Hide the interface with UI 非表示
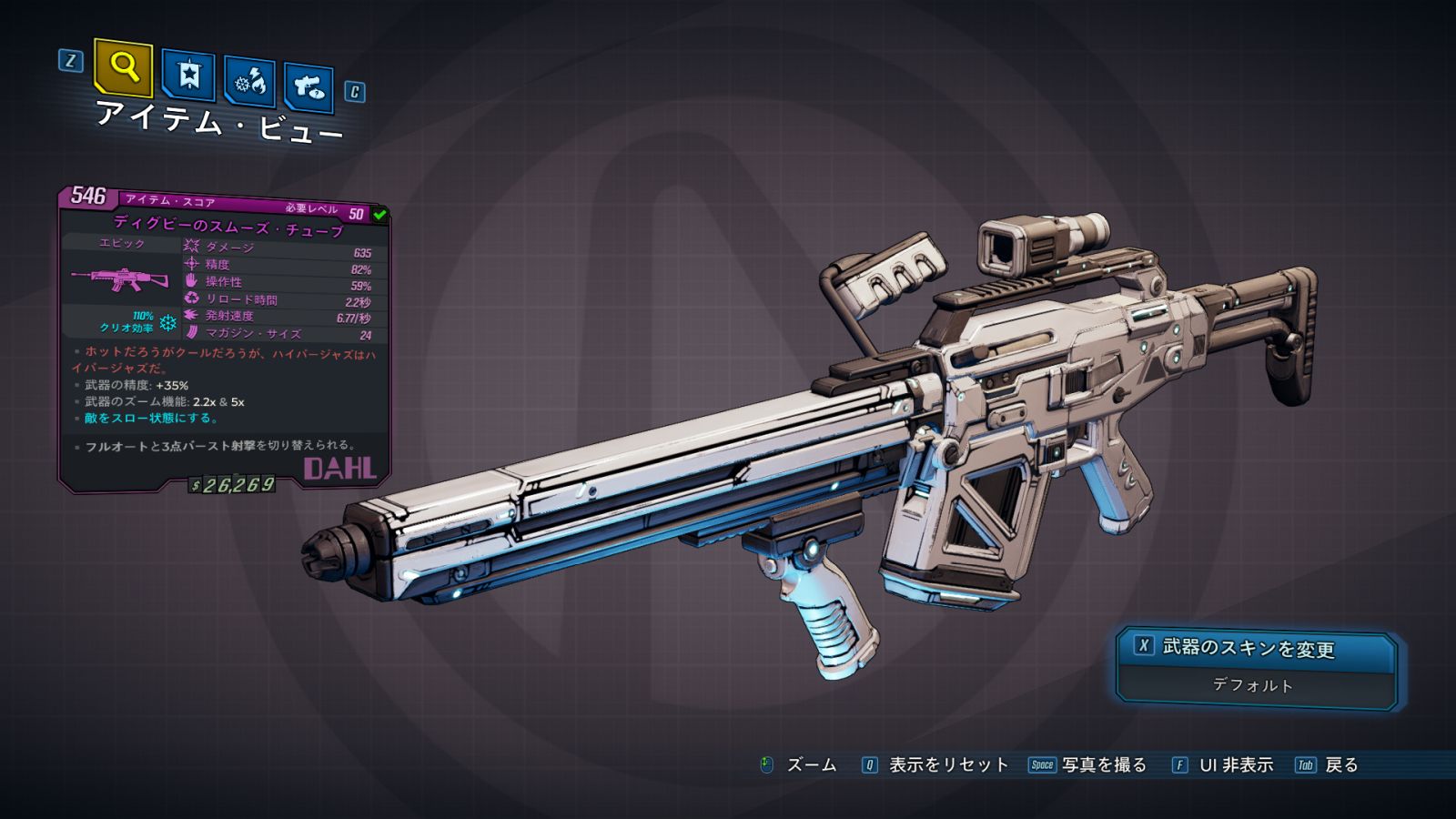The image size is (1456, 819). (1235, 765)
